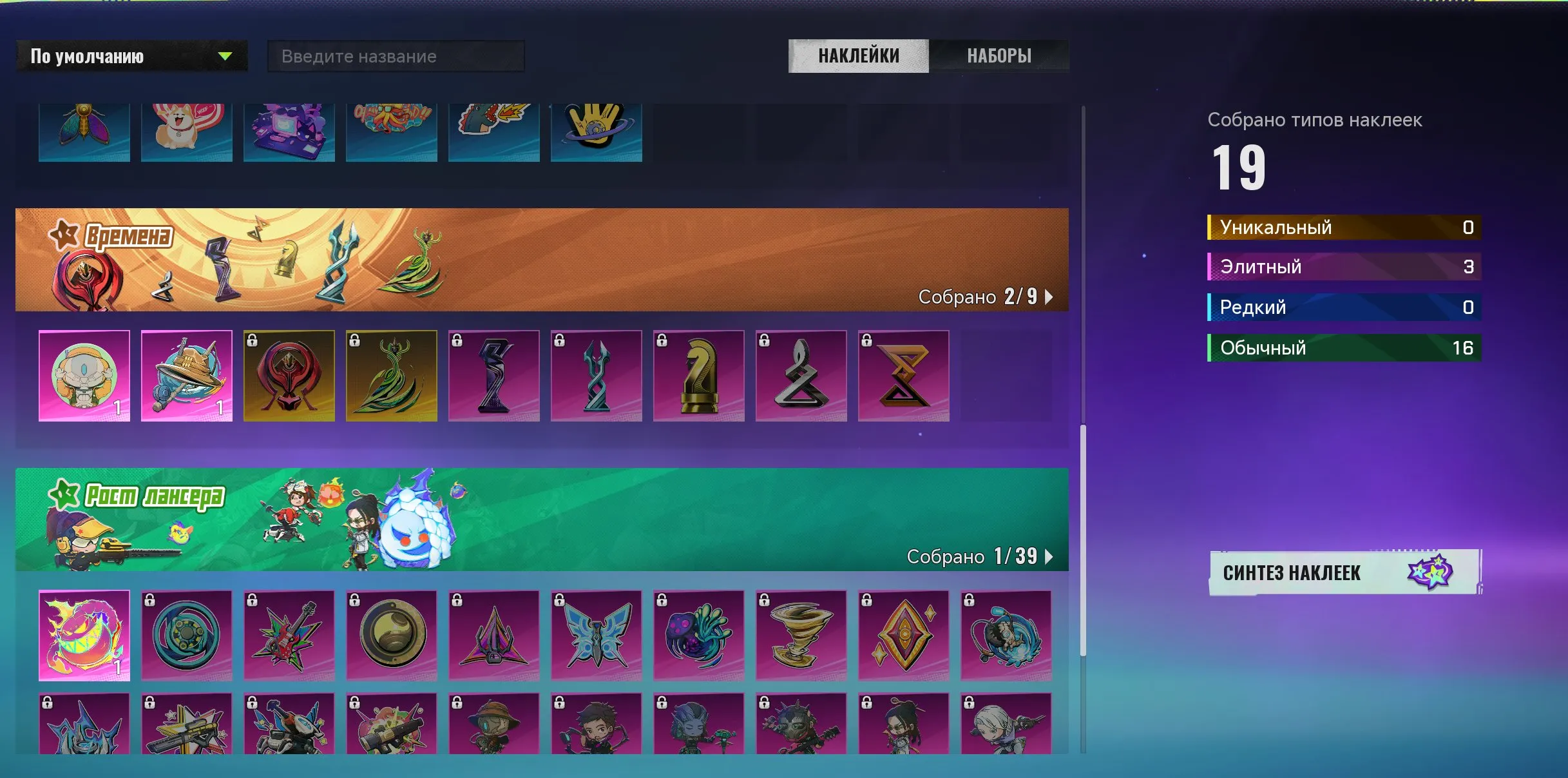This screenshot has width=1568, height=778.
Task: Click the jeweled moth sticker icon
Action: pyautogui.click(x=84, y=131)
